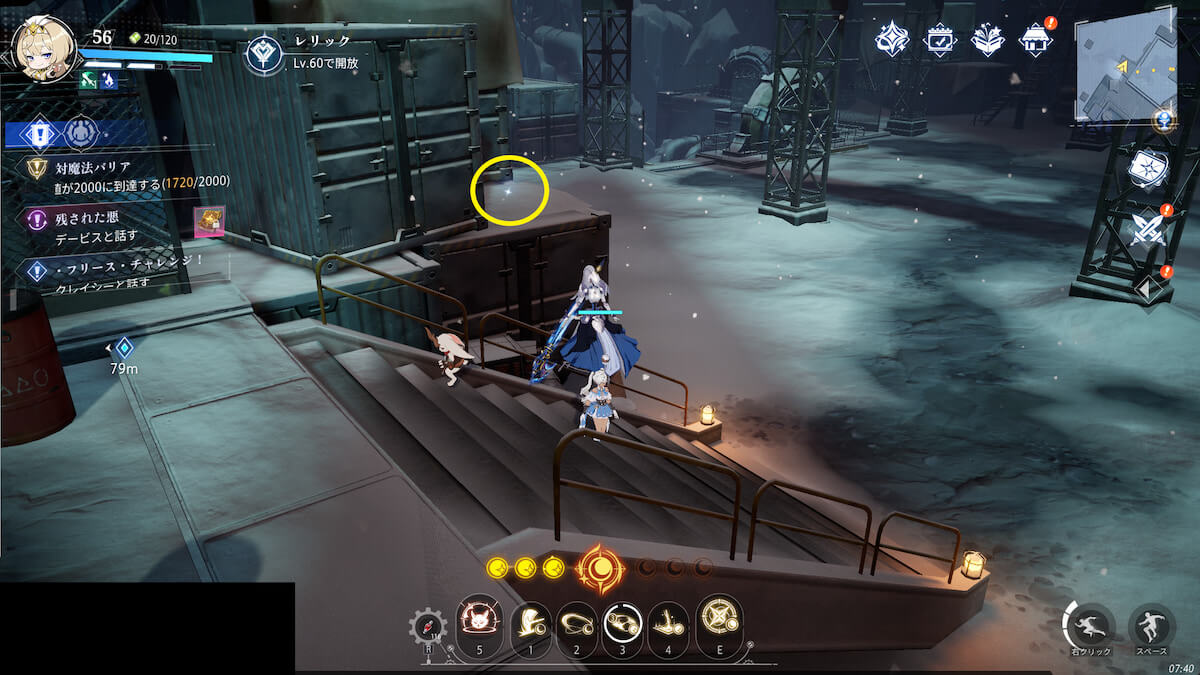Open the sparkling star menu icon
The height and width of the screenshot is (675, 1200).
click(x=891, y=40)
